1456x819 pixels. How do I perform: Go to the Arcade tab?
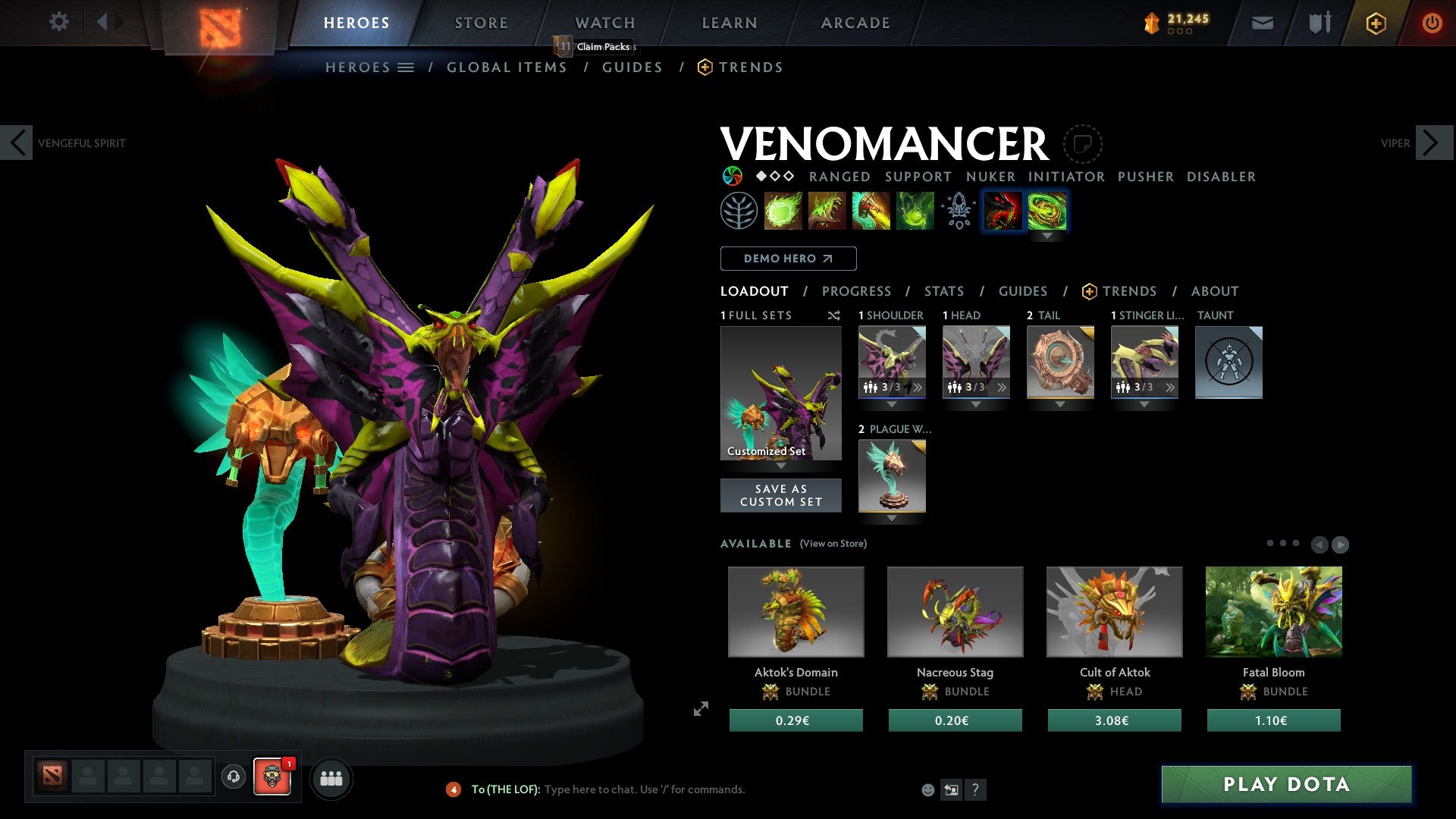pos(855,23)
